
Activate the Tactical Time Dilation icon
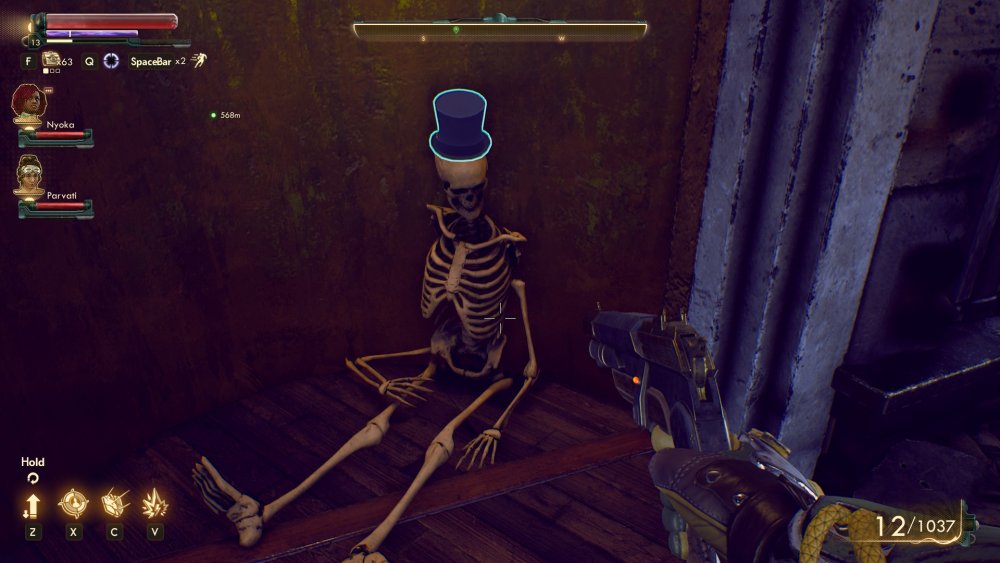coord(111,61)
